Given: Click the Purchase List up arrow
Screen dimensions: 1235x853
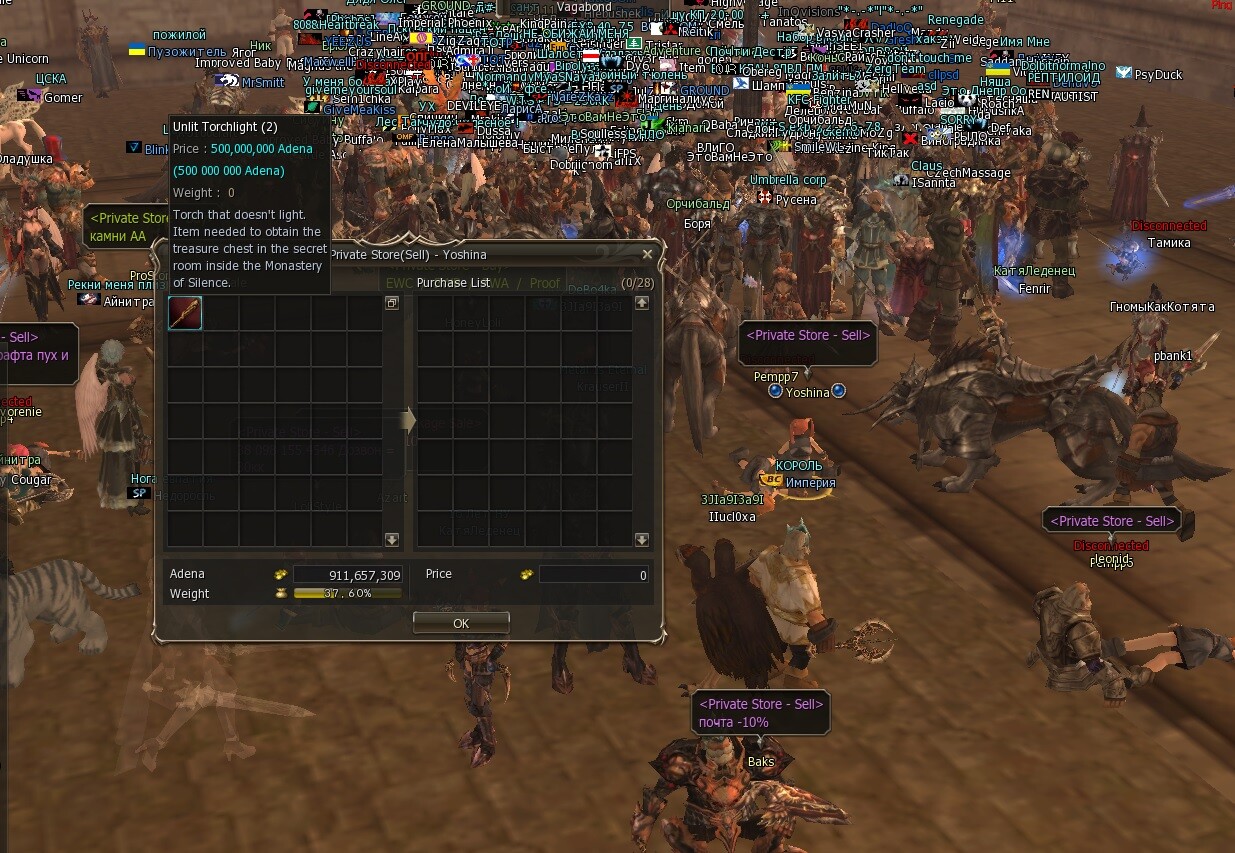Looking at the screenshot, I should point(642,302).
